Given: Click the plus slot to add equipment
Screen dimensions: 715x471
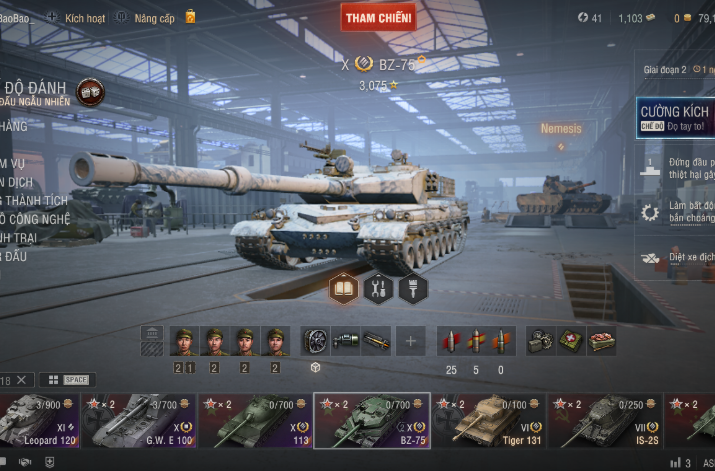Looking at the screenshot, I should pyautogui.click(x=409, y=341).
